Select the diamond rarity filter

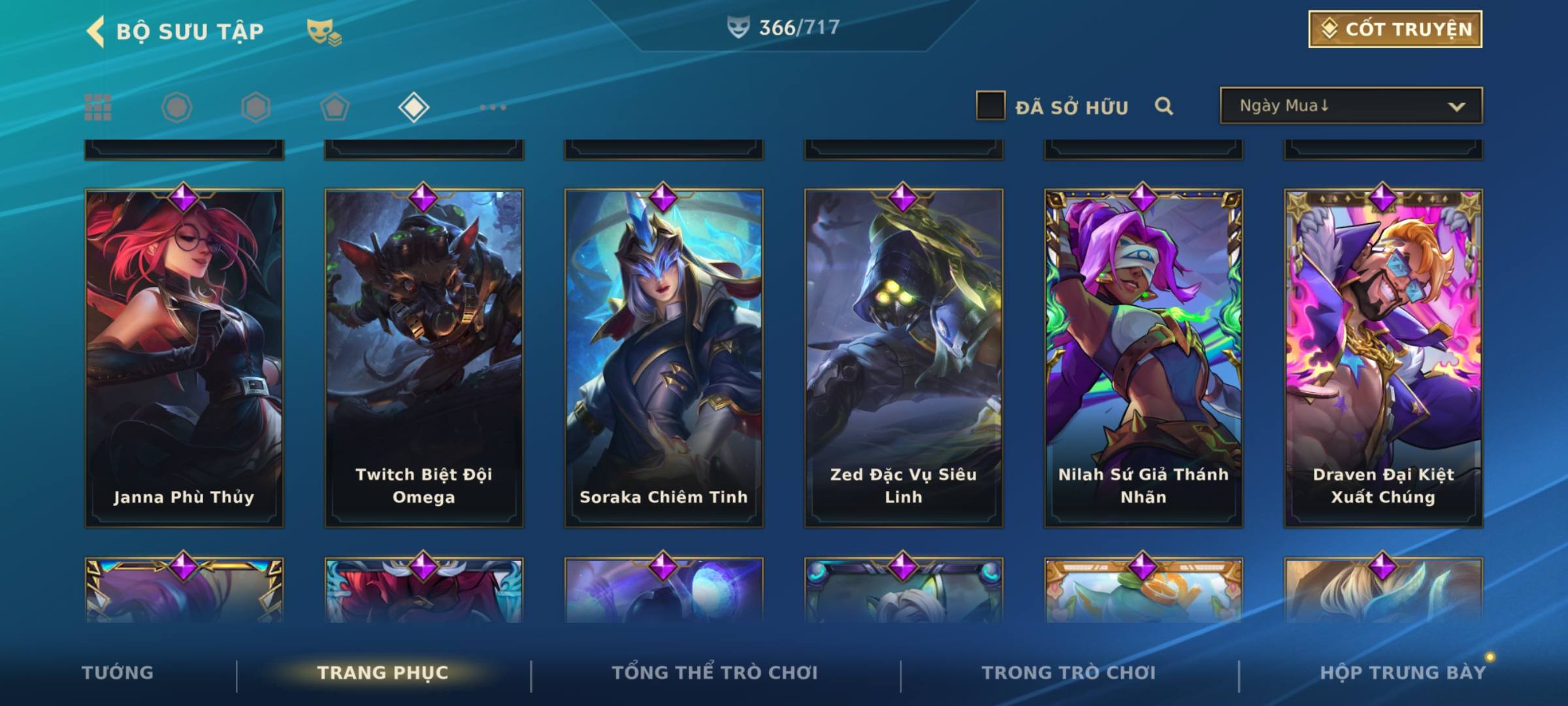(414, 107)
